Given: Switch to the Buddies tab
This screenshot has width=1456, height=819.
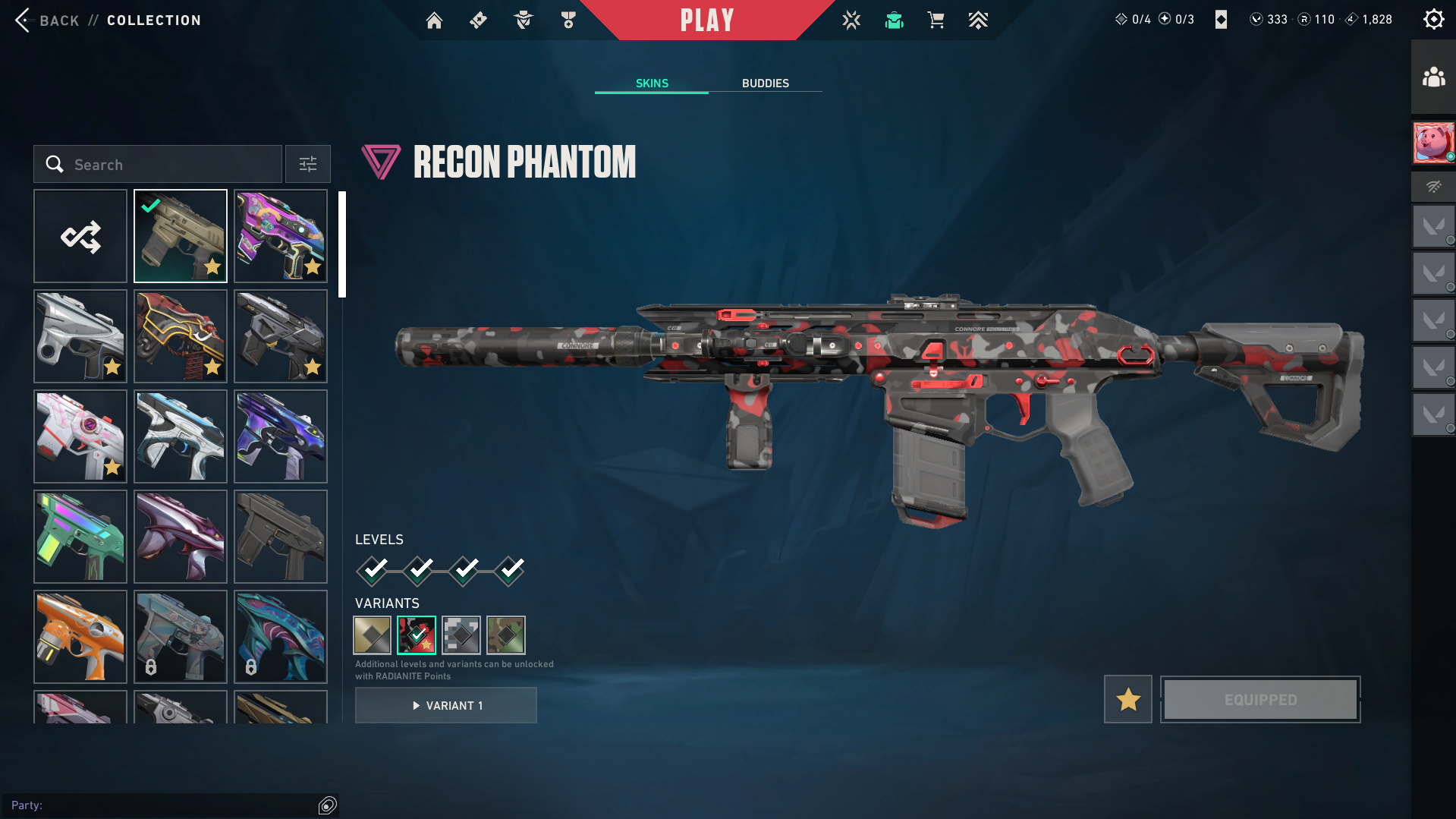Looking at the screenshot, I should [x=765, y=83].
